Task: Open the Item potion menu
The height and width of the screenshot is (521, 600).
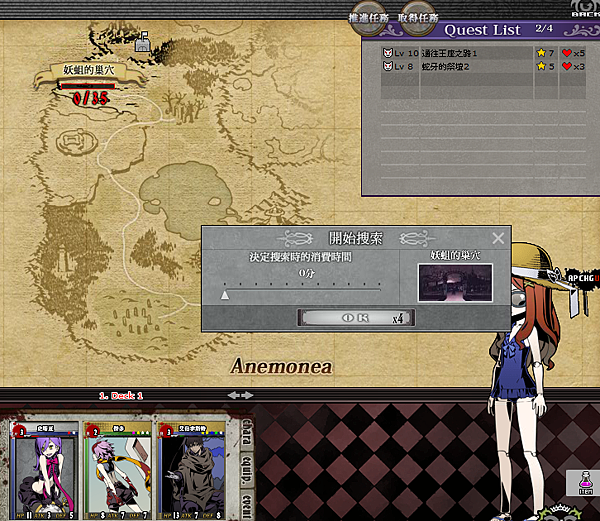Action: 581,483
